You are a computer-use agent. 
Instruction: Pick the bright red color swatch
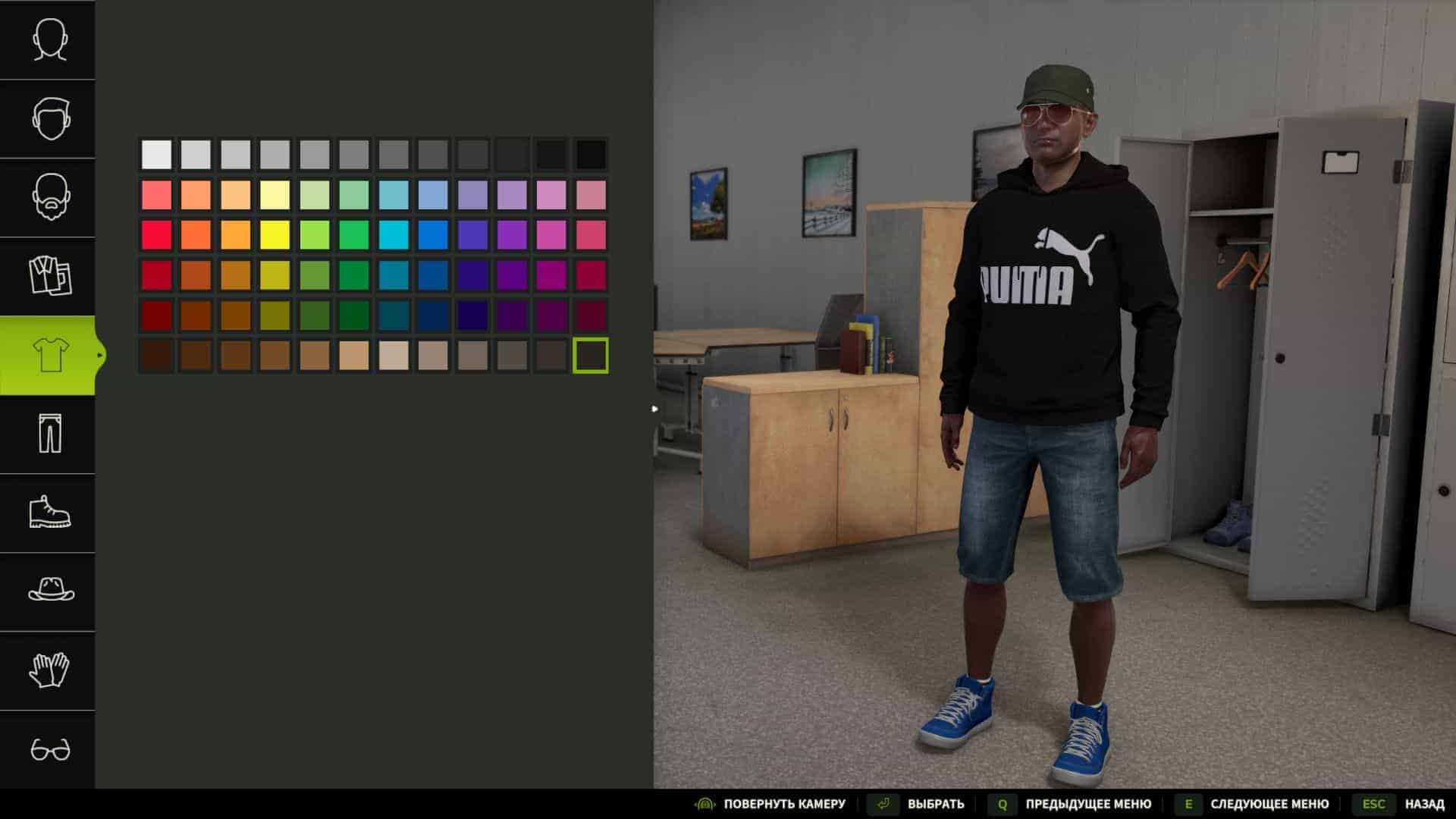tap(155, 234)
